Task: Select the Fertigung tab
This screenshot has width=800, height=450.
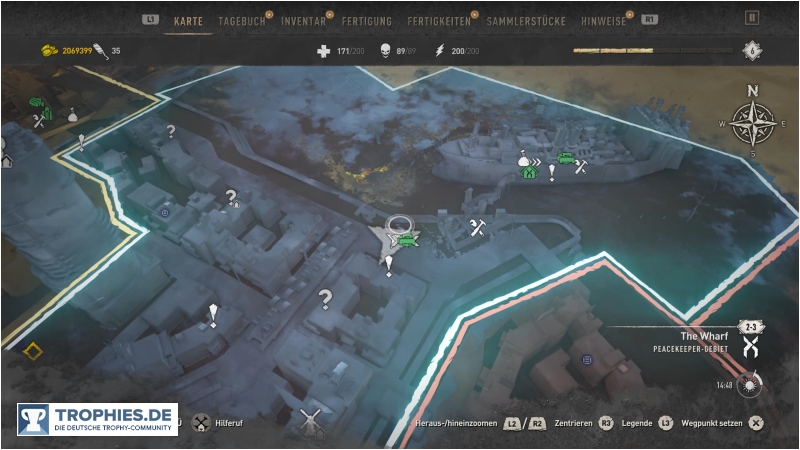Action: click(366, 20)
